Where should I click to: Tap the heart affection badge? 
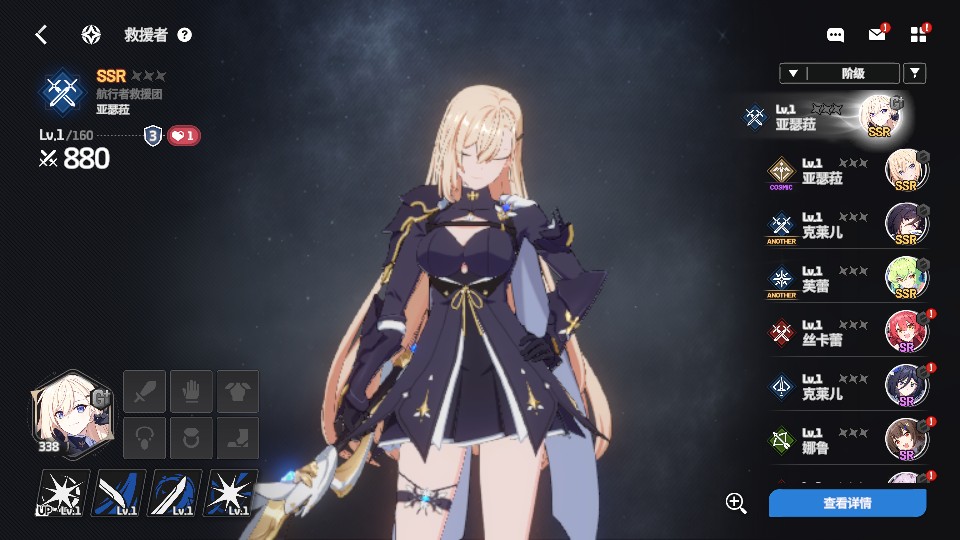pyautogui.click(x=183, y=135)
